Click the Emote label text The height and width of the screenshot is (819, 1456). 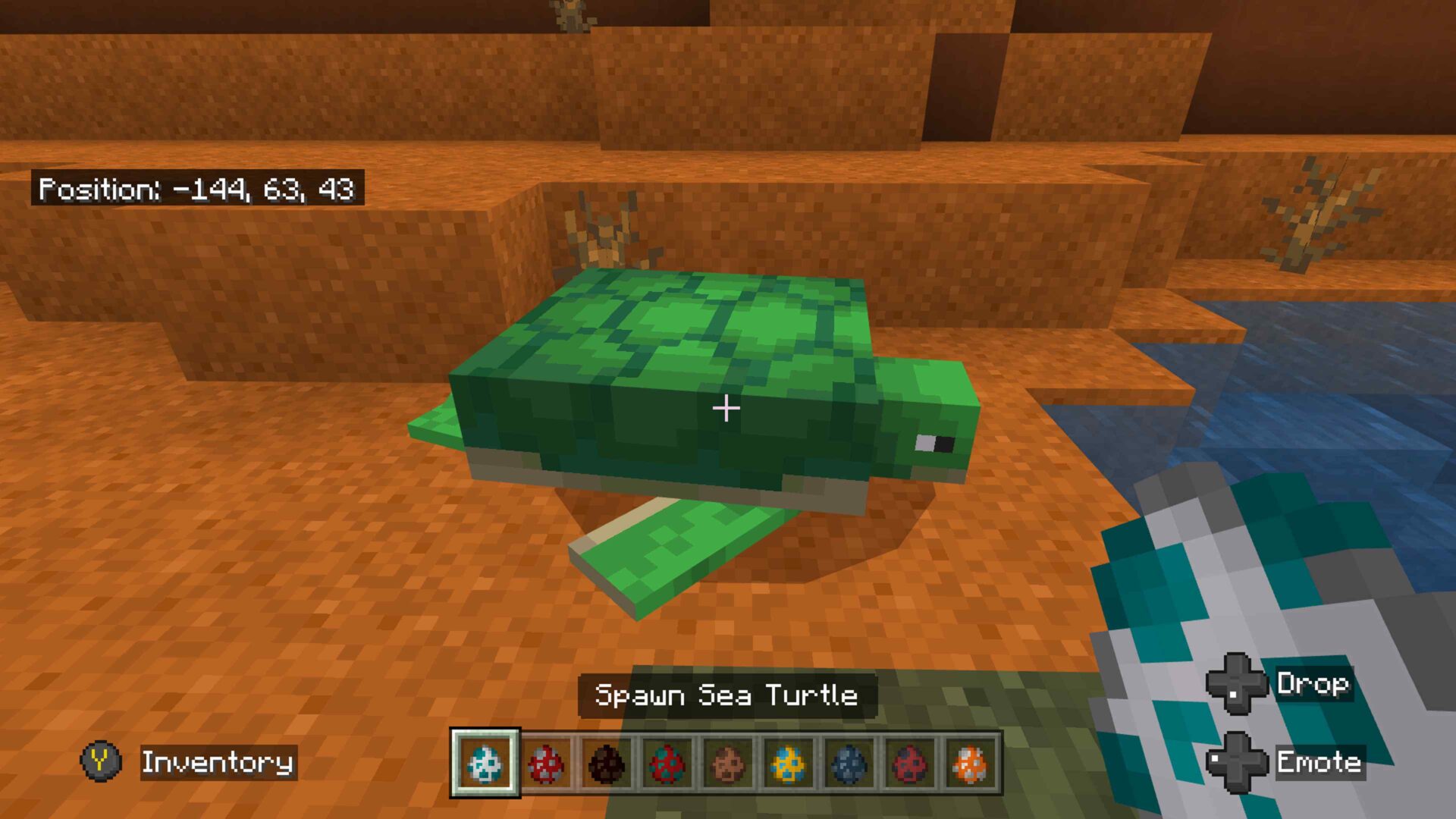pyautogui.click(x=1319, y=763)
